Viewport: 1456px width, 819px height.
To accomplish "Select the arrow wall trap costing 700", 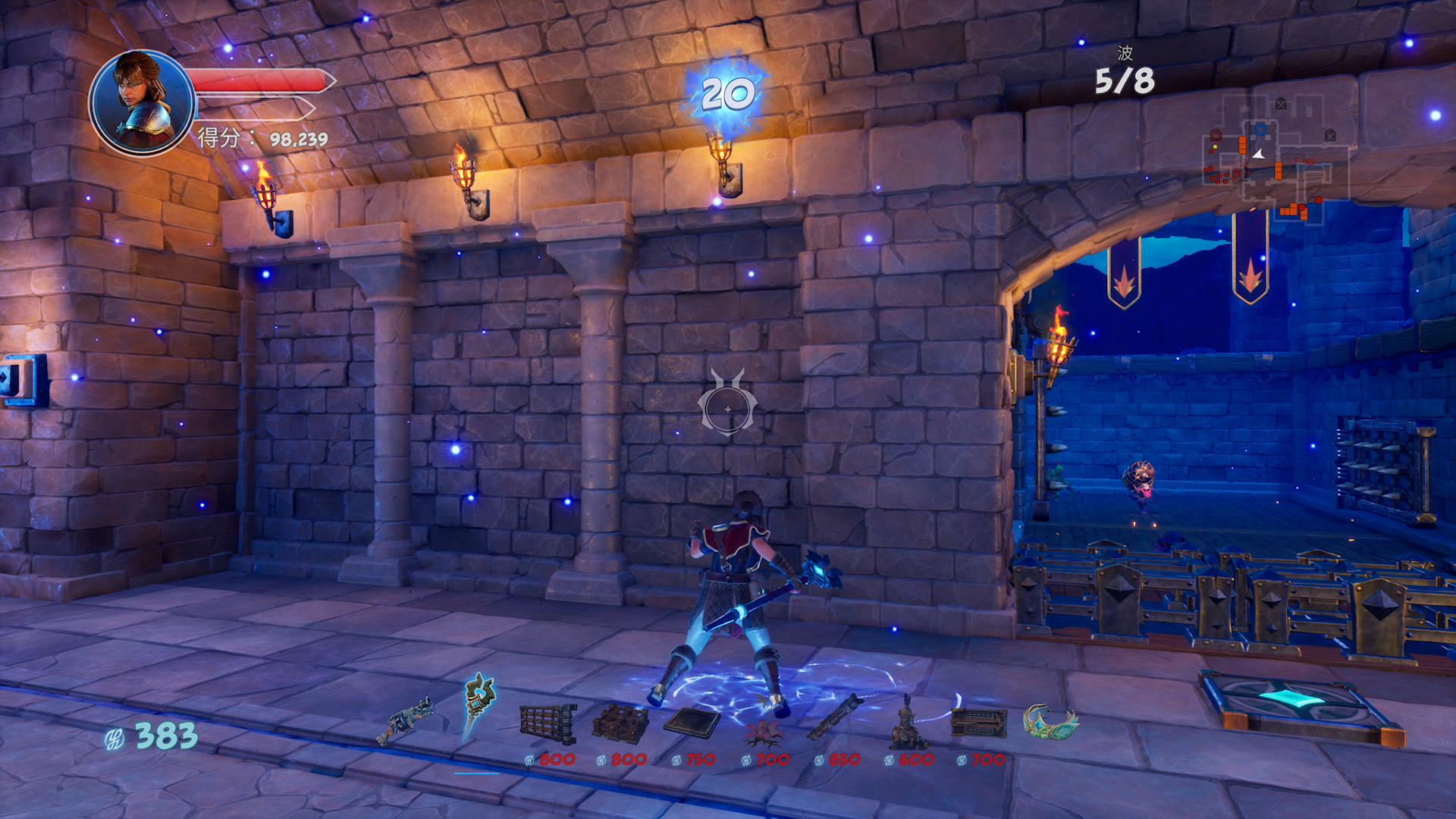I will pos(978,723).
